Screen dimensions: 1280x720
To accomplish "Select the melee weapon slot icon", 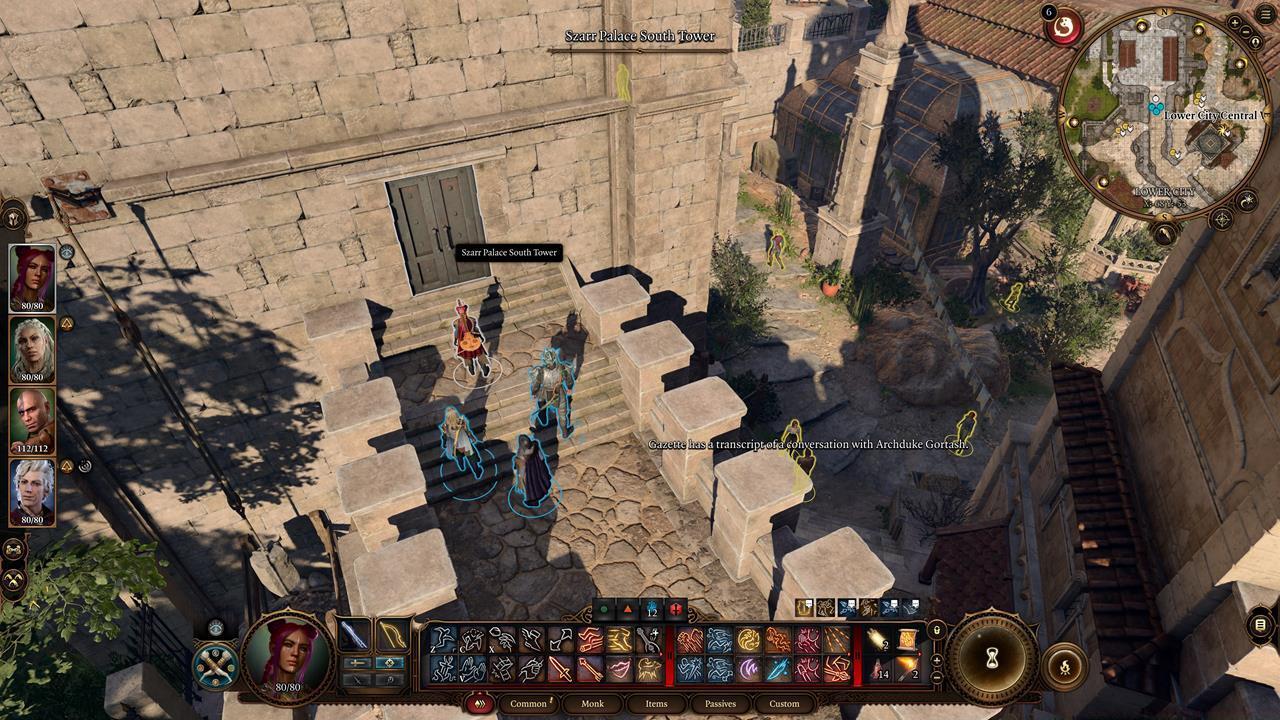I will tap(356, 633).
